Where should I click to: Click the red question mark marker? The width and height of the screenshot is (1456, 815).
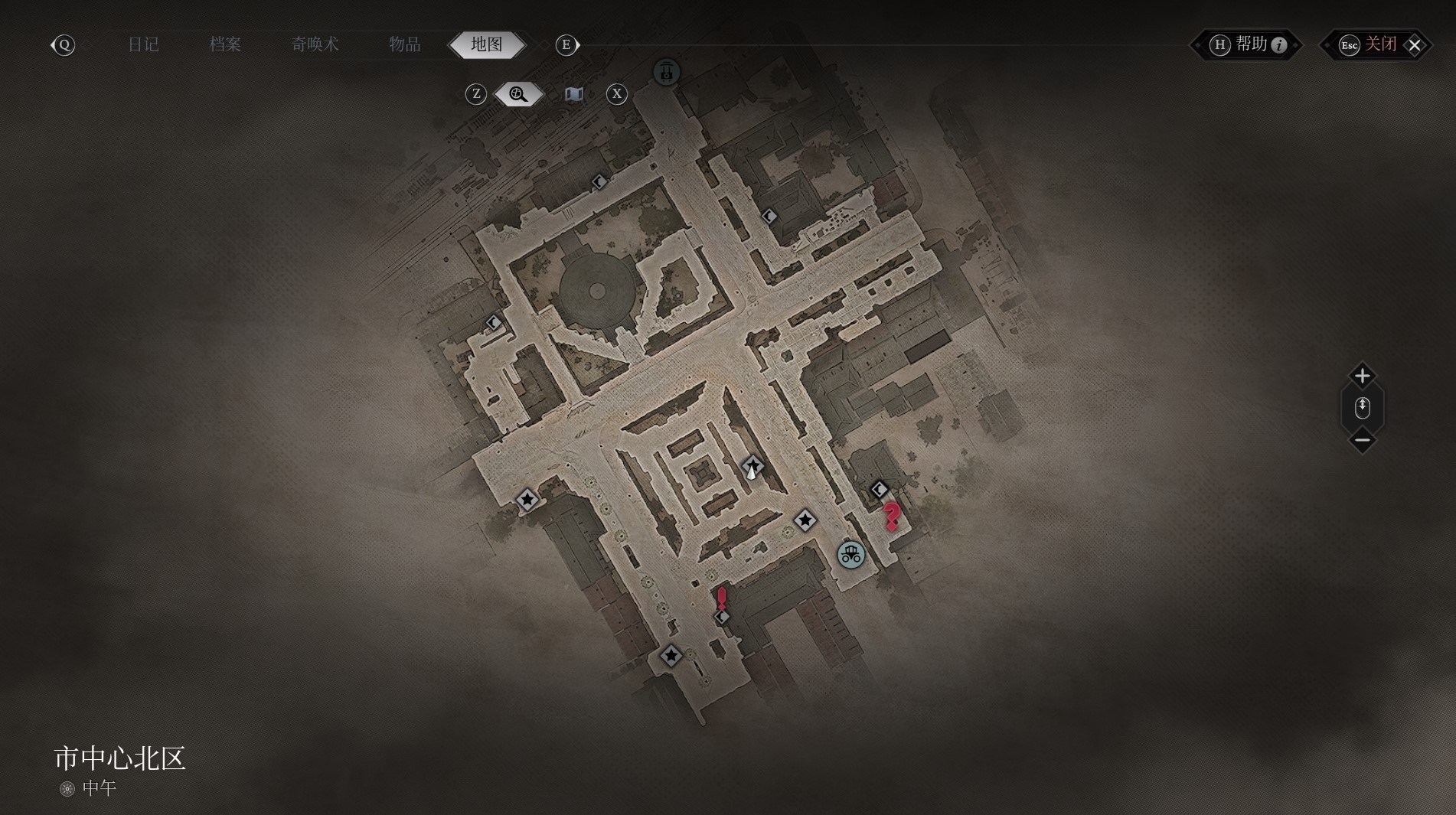point(891,516)
